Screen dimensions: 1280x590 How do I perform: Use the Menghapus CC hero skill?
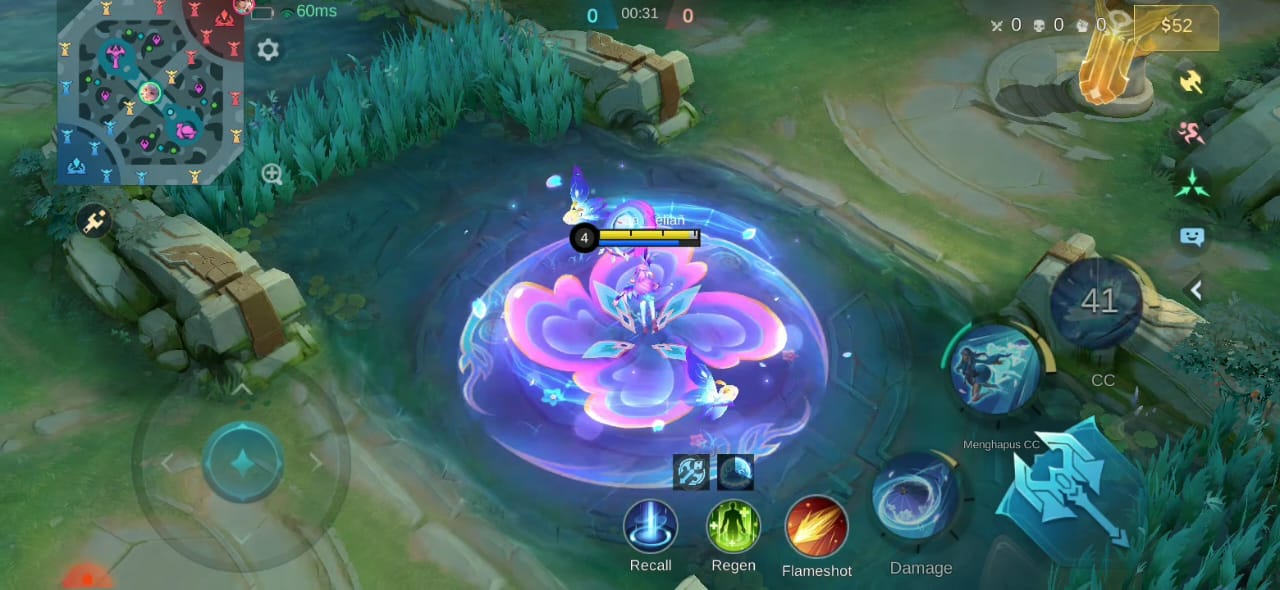click(x=995, y=369)
